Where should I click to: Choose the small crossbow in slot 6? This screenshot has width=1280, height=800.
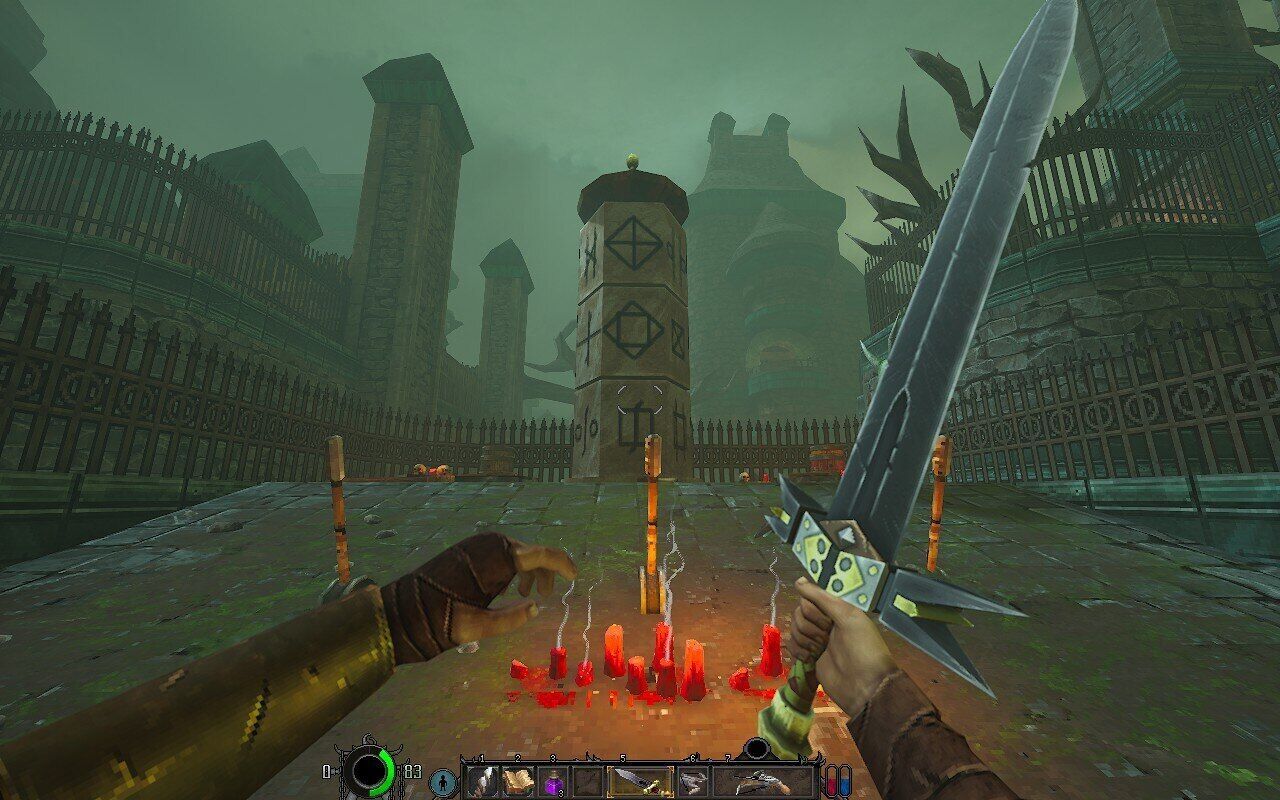pyautogui.click(x=692, y=781)
